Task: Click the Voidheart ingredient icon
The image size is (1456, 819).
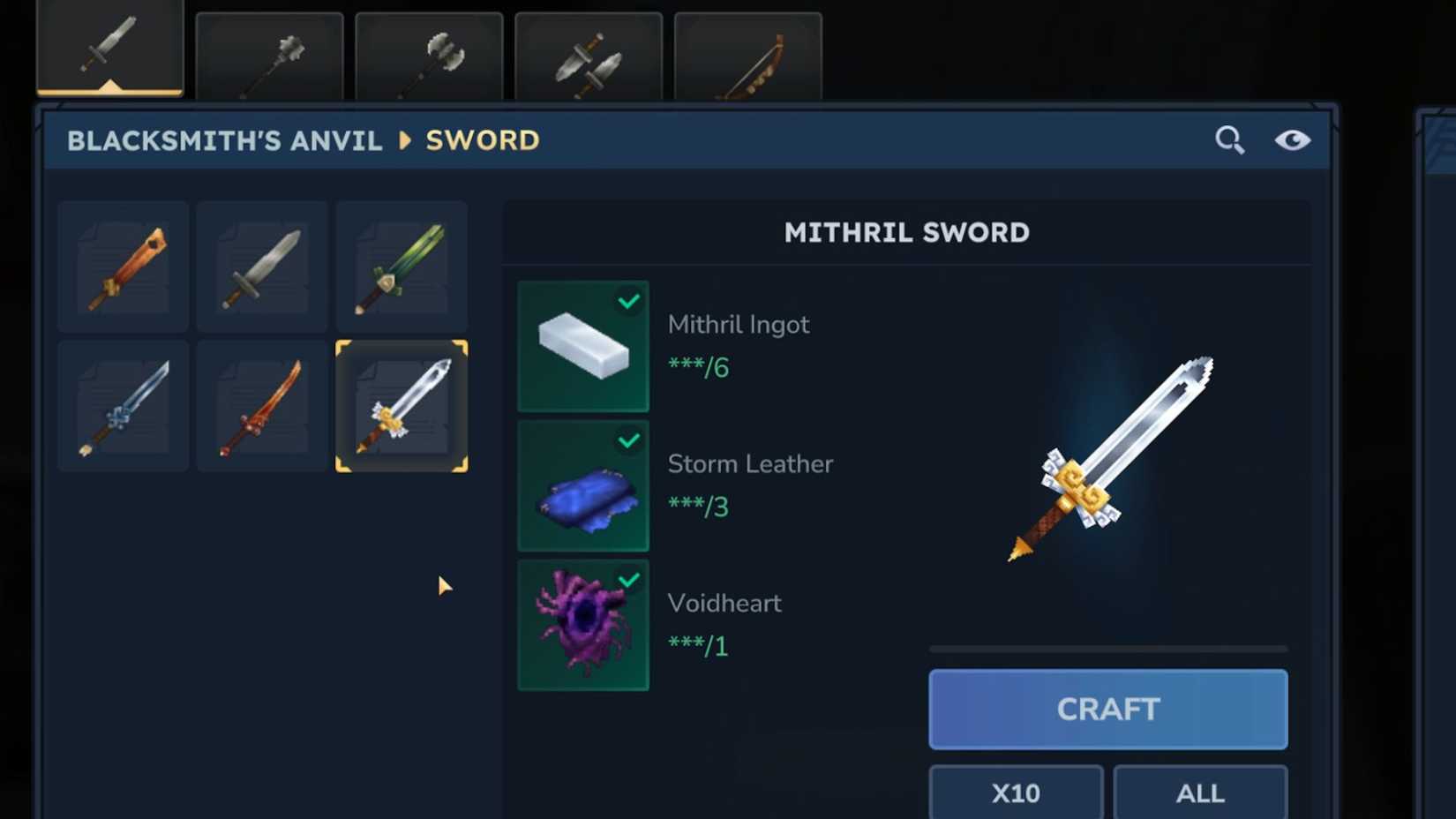Action: click(582, 624)
